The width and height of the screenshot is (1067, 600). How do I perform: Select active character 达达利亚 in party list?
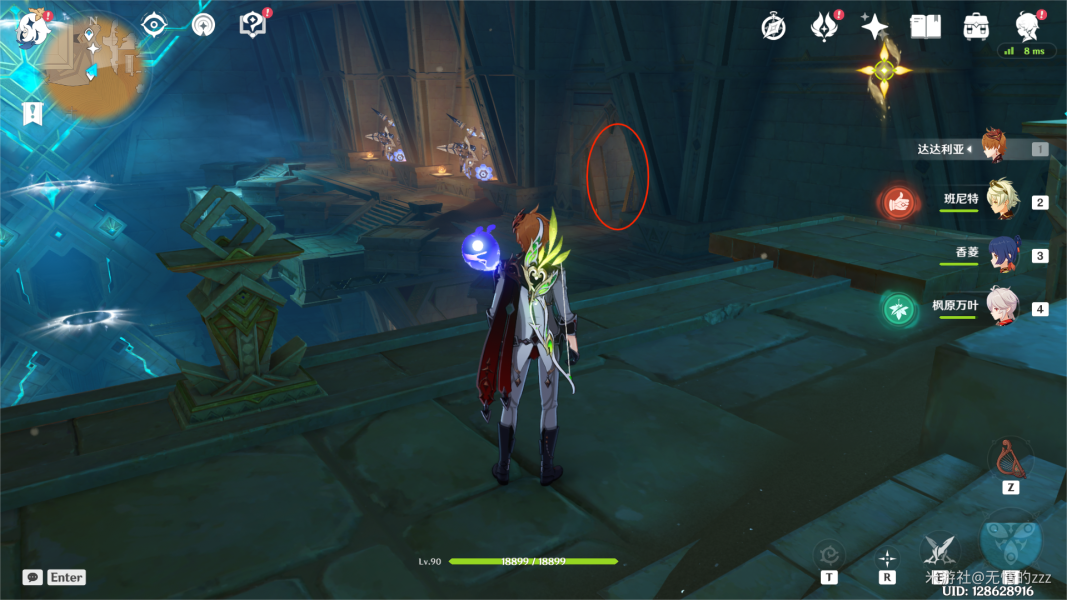(x=993, y=147)
